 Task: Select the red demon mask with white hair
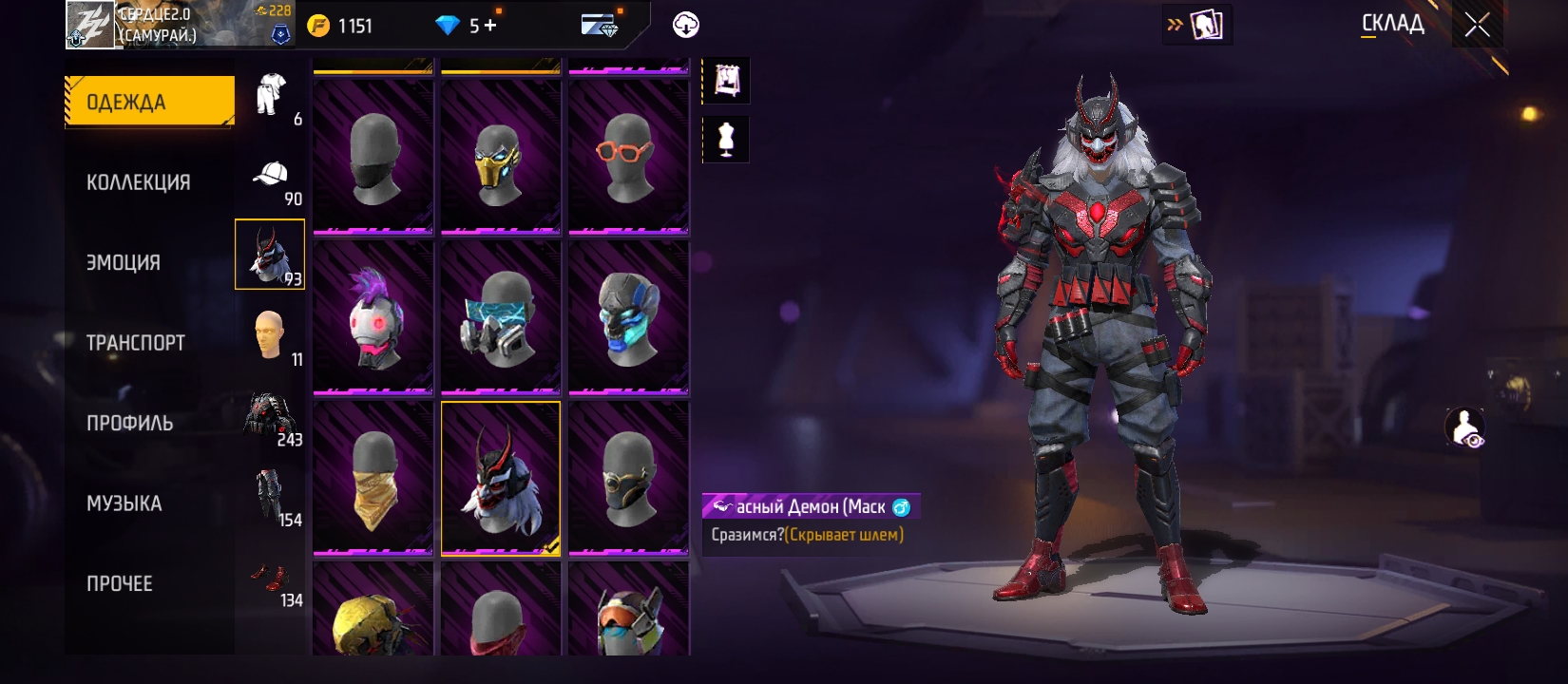pyautogui.click(x=501, y=478)
